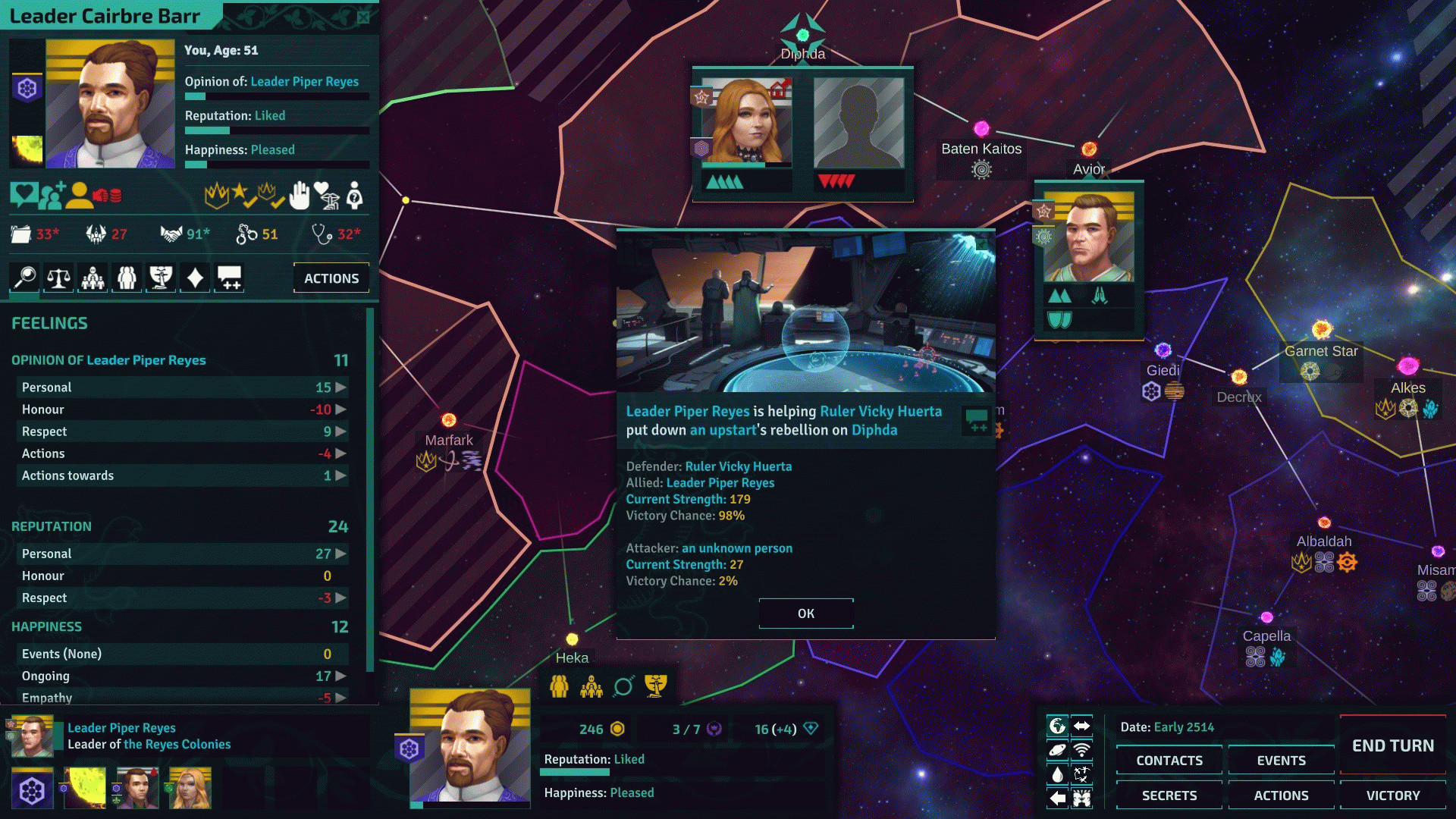Open Actions for Leader Cairbre Barr
Screen dimensions: 1456x819
coord(331,278)
